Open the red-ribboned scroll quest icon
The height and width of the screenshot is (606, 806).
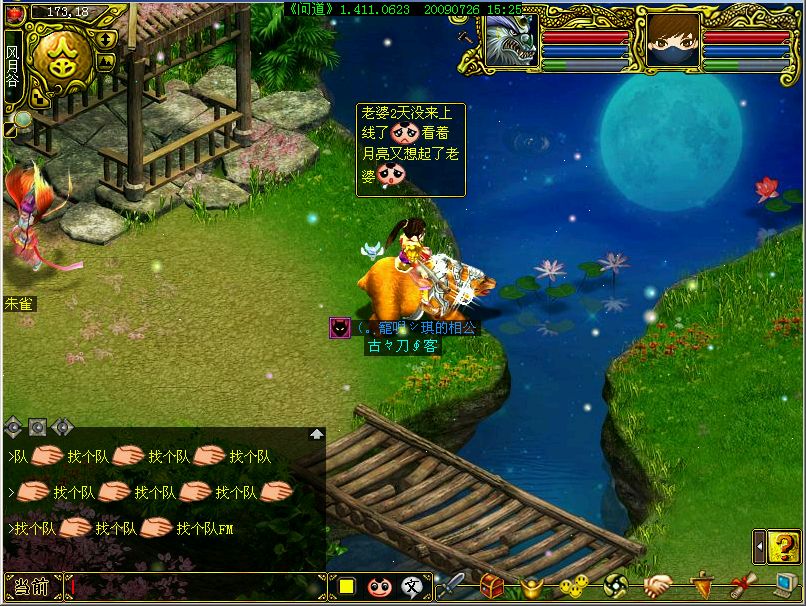point(741,585)
